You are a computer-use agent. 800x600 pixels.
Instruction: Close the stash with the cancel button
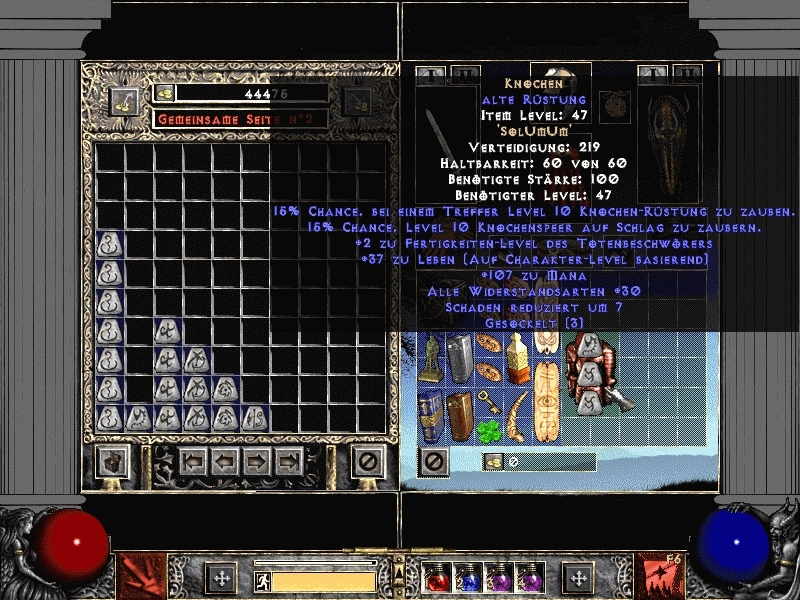click(x=369, y=461)
